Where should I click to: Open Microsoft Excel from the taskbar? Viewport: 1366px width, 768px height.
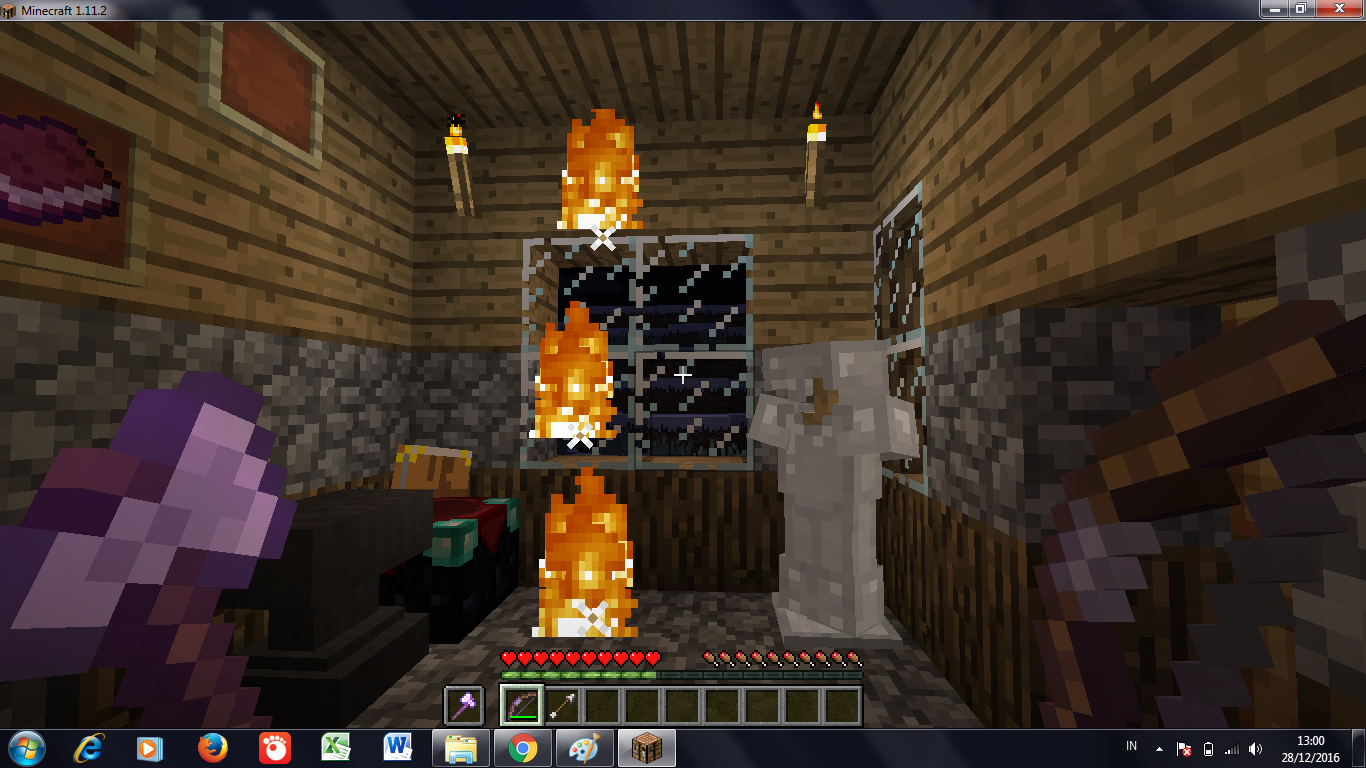coord(336,748)
